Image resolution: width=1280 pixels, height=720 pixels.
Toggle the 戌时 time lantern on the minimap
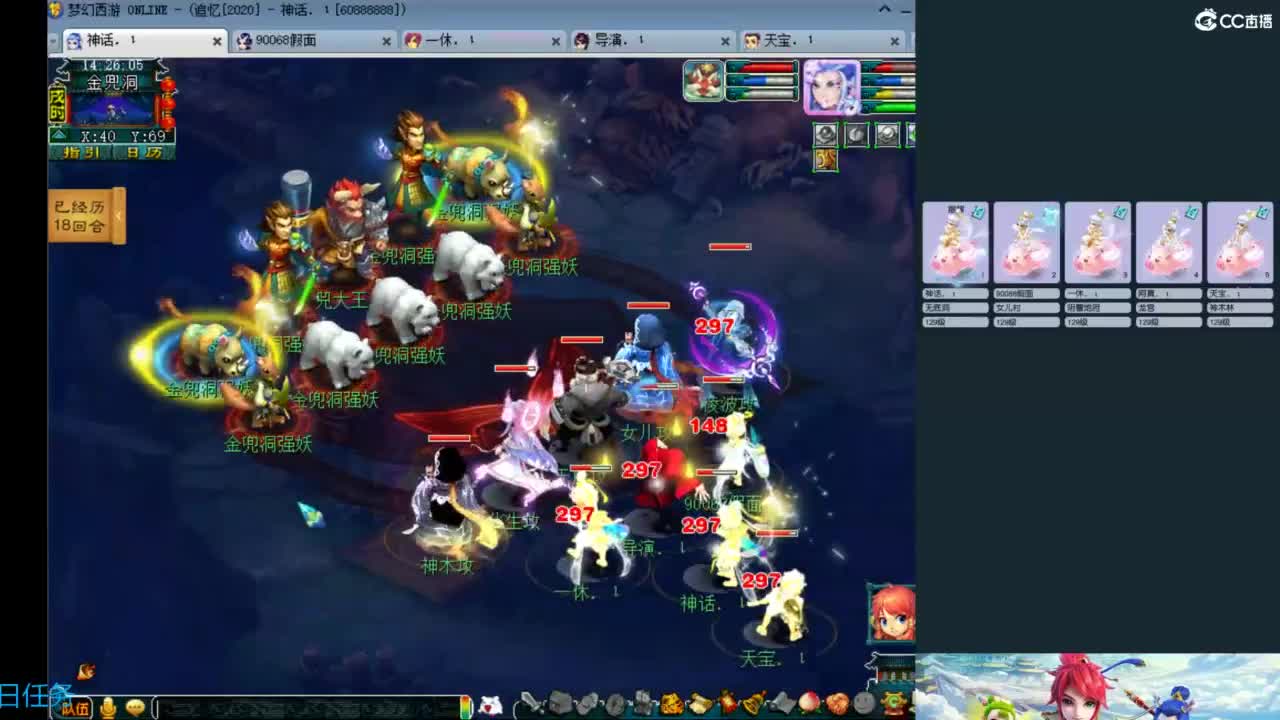coord(57,106)
